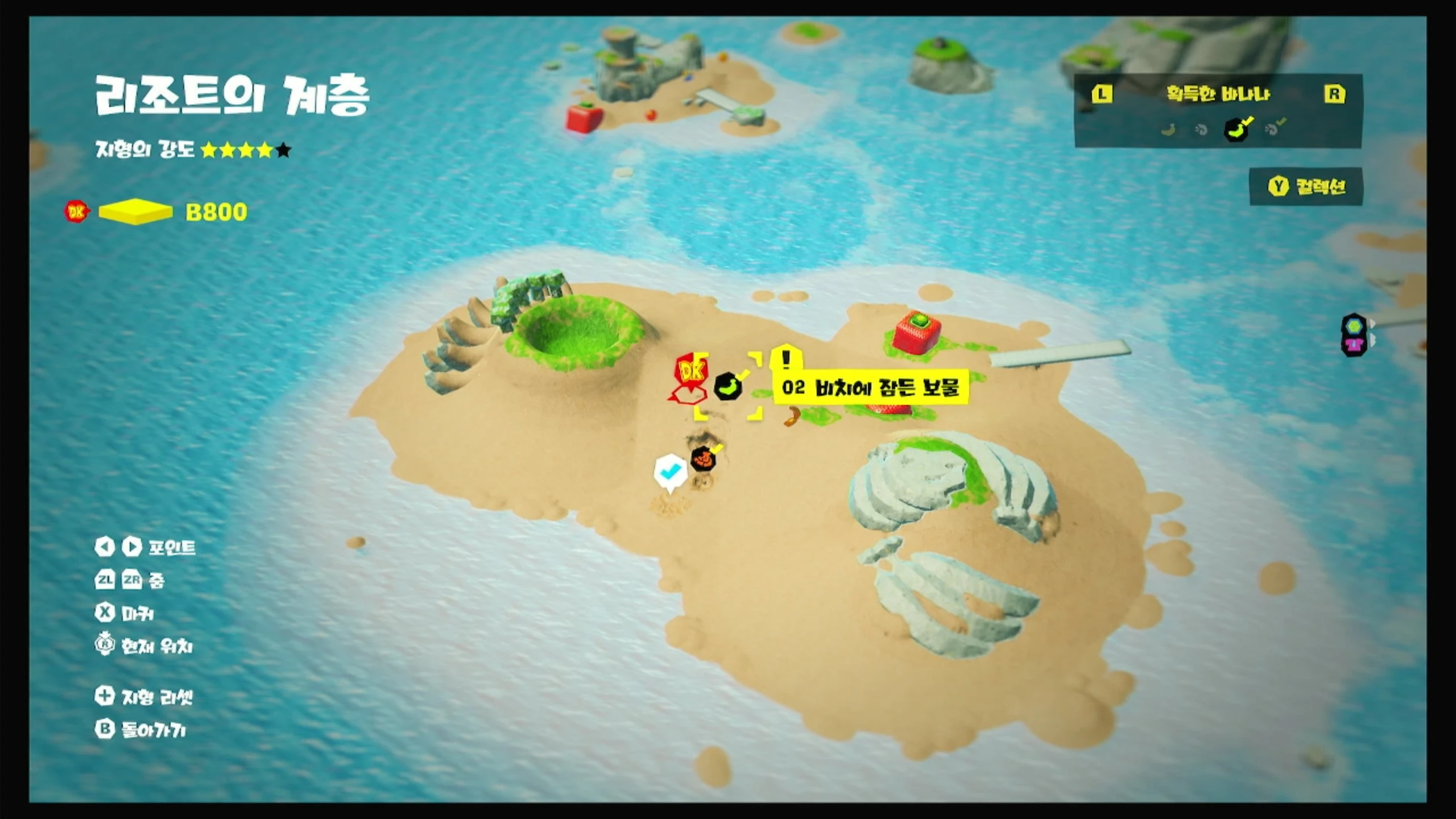Screen dimensions: 1456x819
Task: Jump to 현재 위치 current location
Action: pyautogui.click(x=144, y=646)
